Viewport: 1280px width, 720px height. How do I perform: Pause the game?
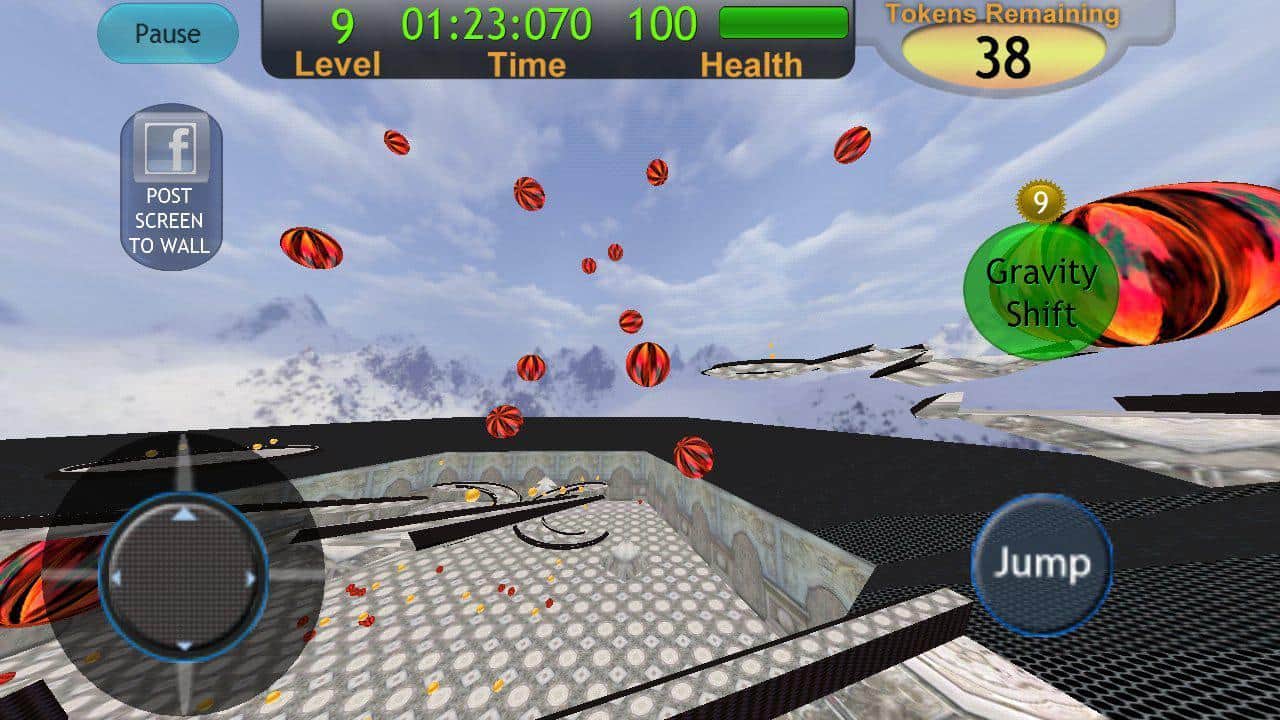tap(167, 34)
